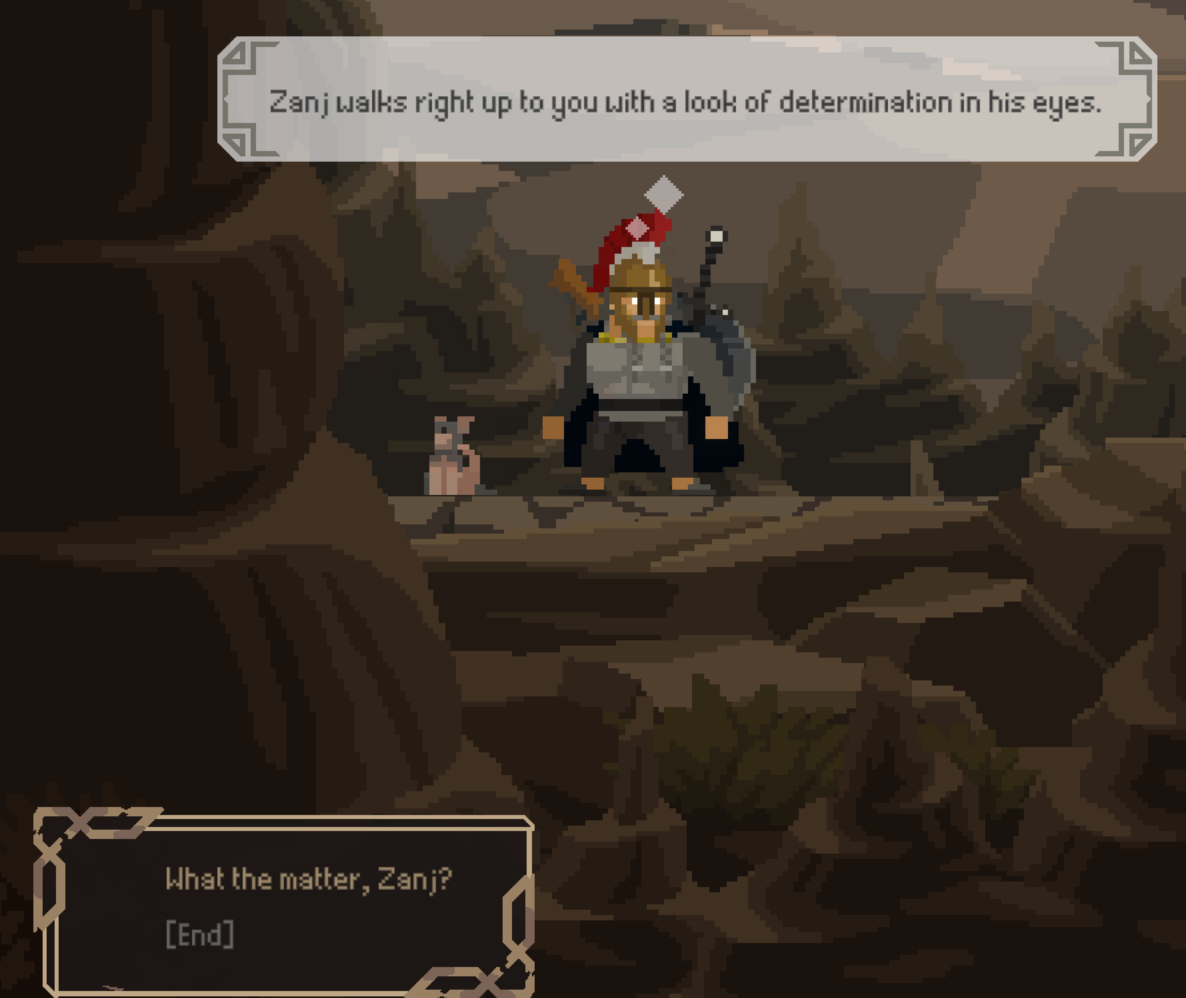Select the [End] dialogue option
Image resolution: width=1186 pixels, height=998 pixels.
(x=200, y=935)
